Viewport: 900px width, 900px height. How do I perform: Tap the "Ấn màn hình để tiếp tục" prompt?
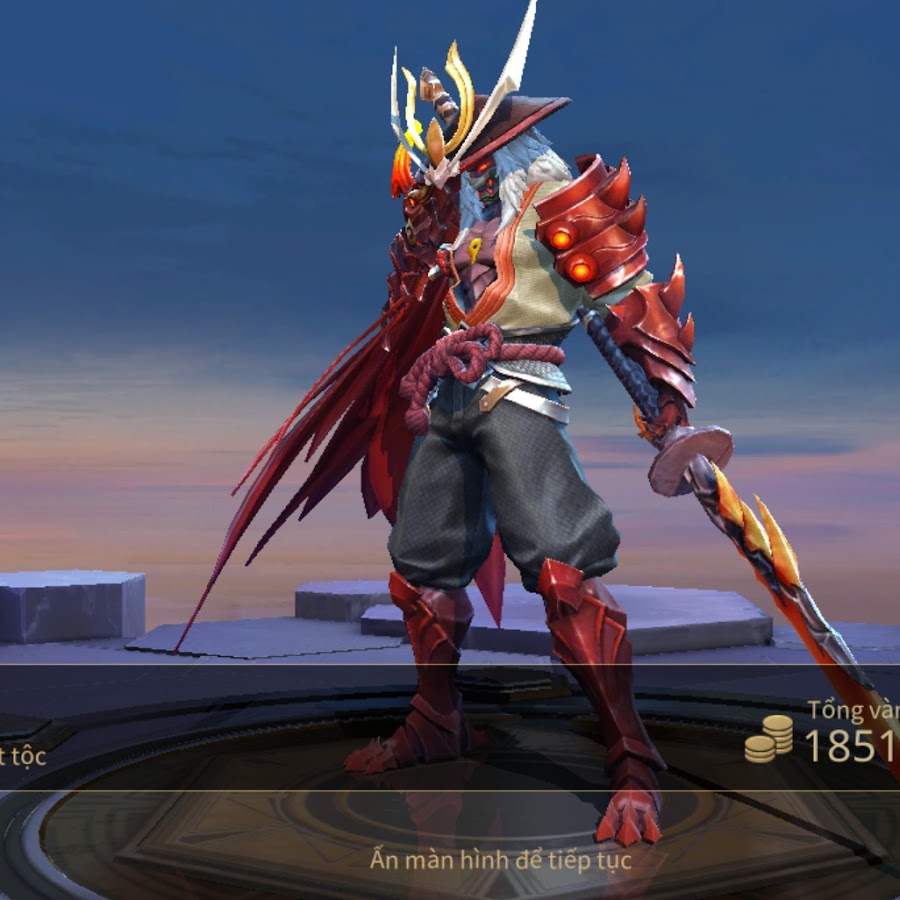tap(500, 859)
